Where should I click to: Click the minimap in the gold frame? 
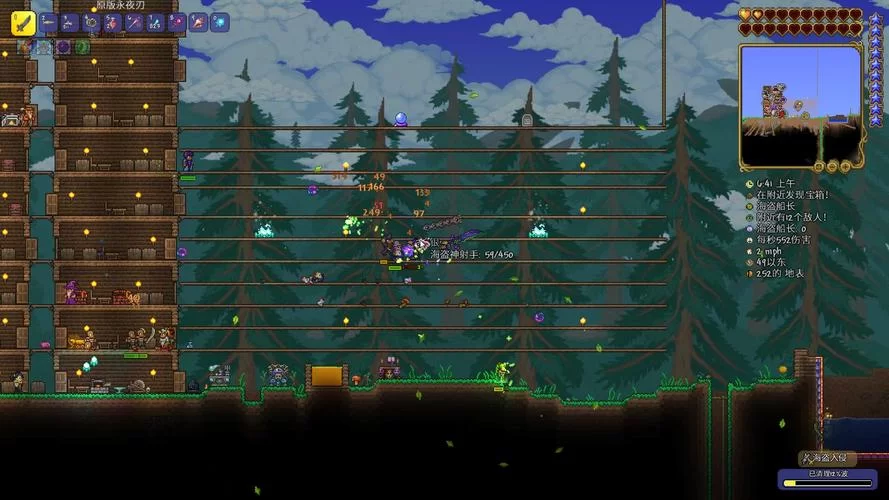coord(799,105)
